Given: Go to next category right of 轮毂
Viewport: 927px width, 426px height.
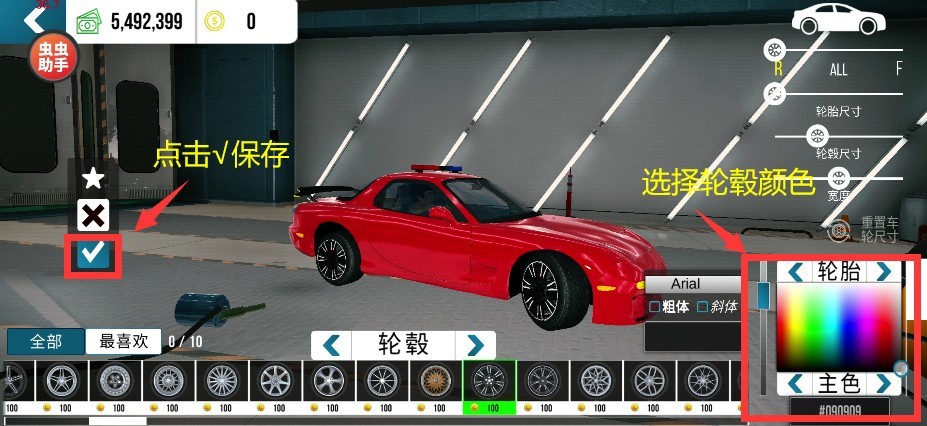Looking at the screenshot, I should 475,345.
